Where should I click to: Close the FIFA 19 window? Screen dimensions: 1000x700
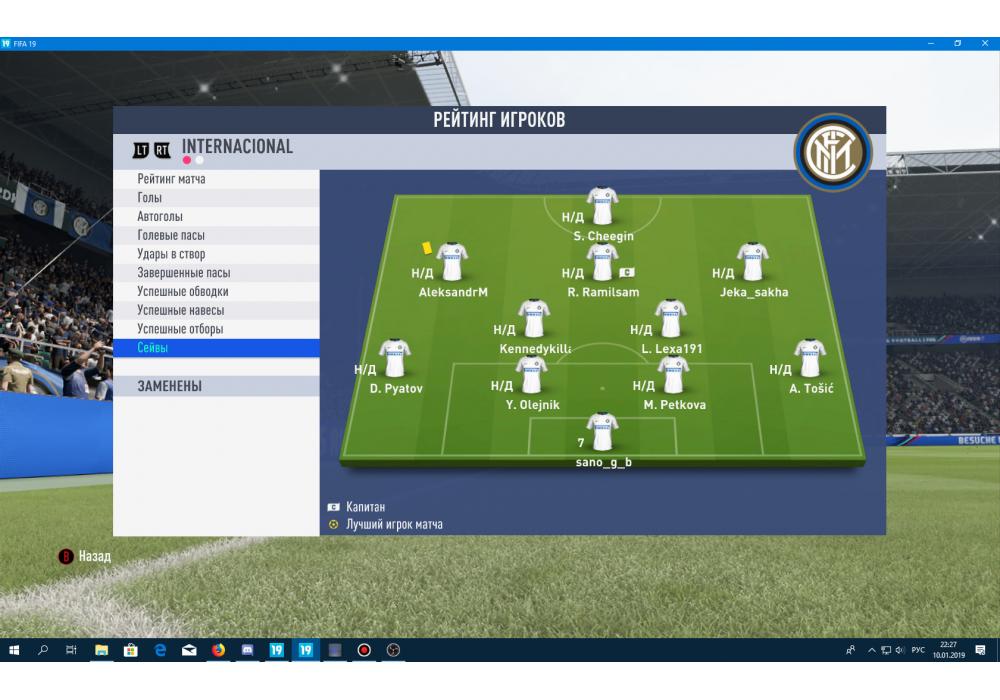coord(984,44)
